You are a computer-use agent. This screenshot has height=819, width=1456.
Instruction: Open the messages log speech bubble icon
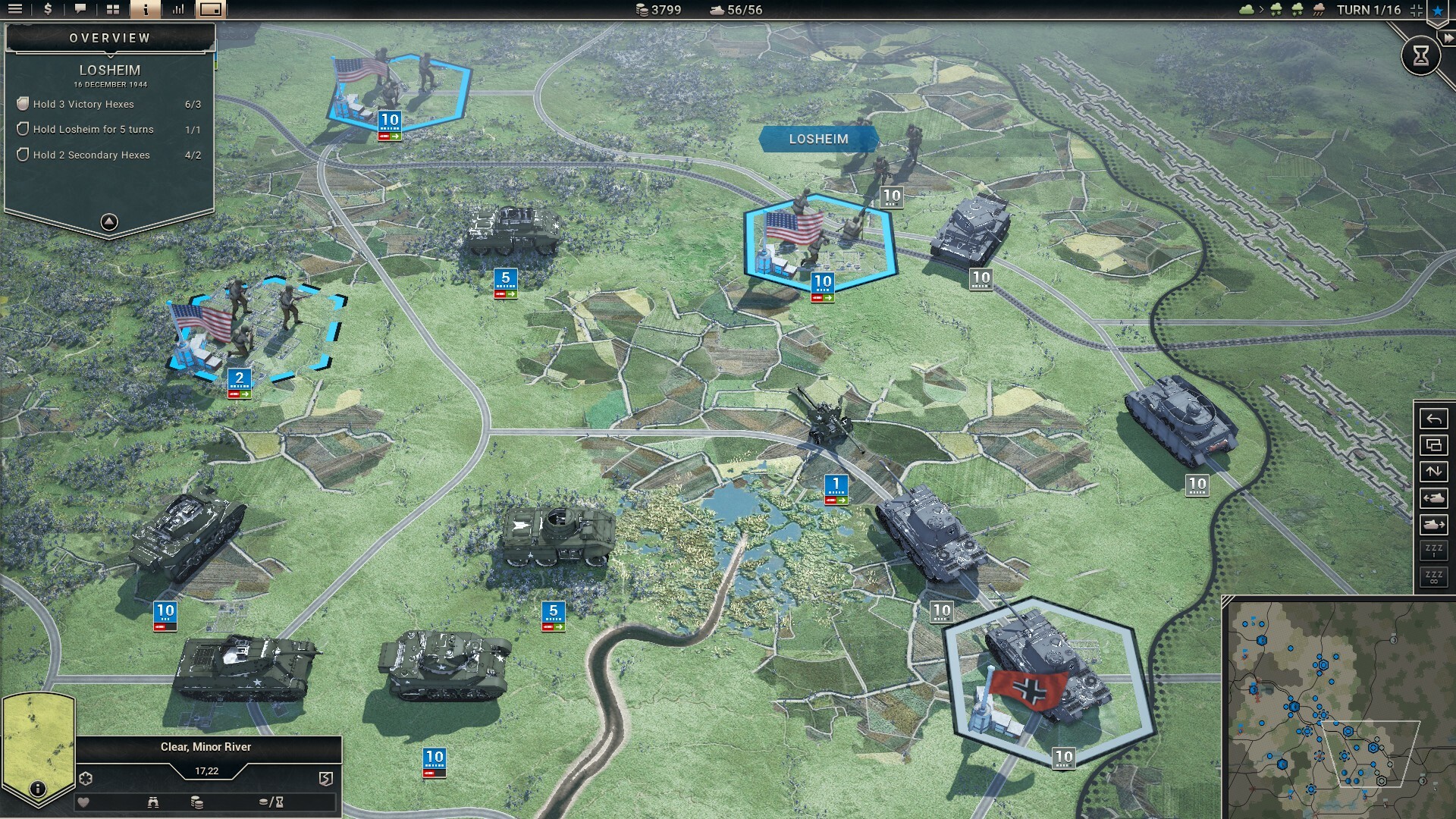tap(80, 10)
